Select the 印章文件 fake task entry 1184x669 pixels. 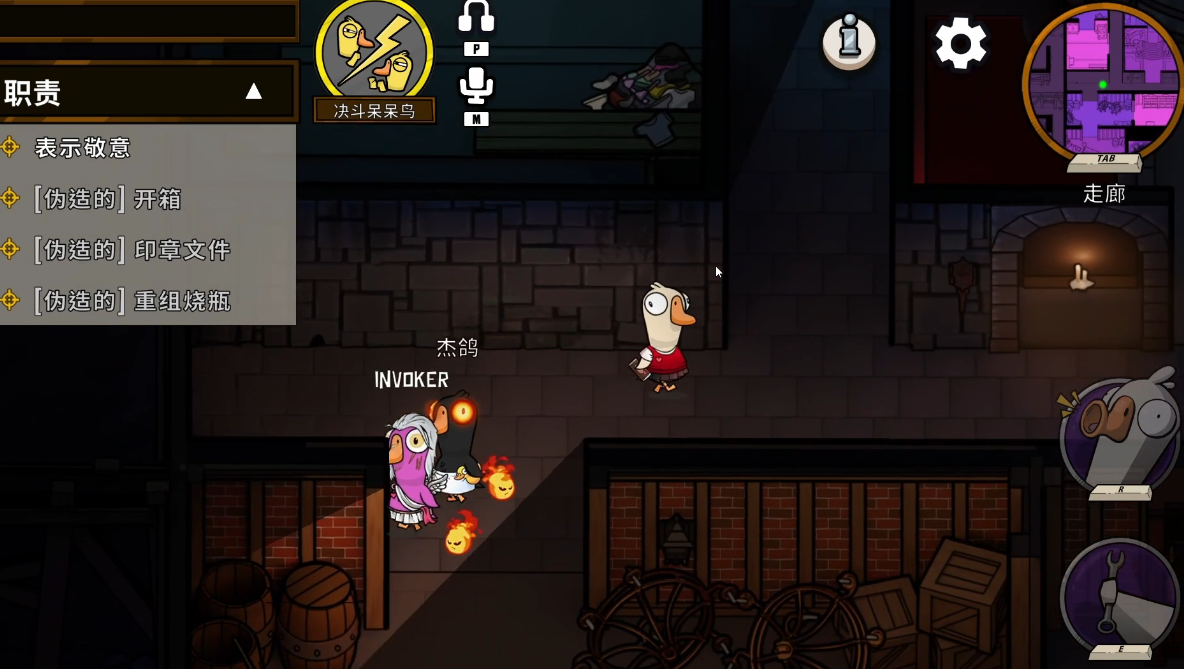[132, 250]
